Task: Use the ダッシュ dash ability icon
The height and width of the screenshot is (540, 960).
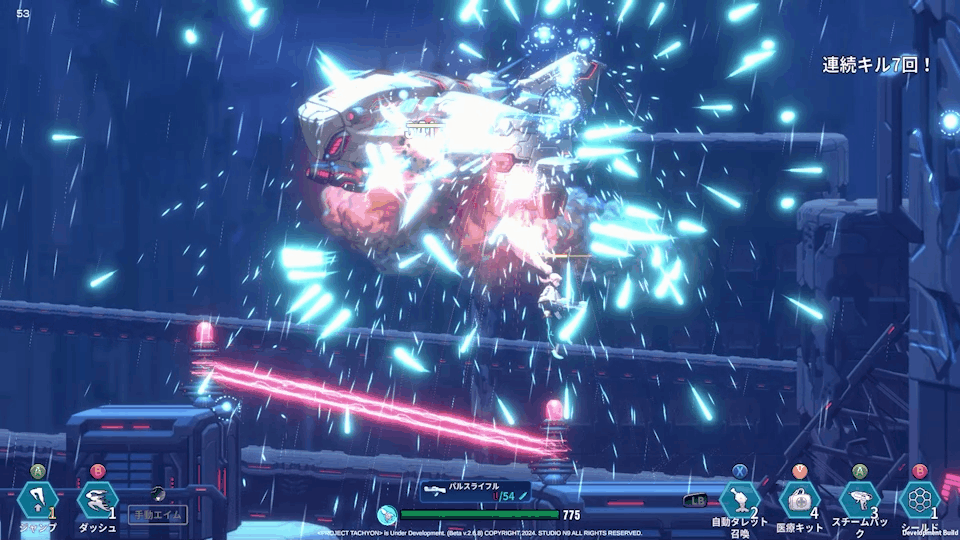Action: click(97, 500)
